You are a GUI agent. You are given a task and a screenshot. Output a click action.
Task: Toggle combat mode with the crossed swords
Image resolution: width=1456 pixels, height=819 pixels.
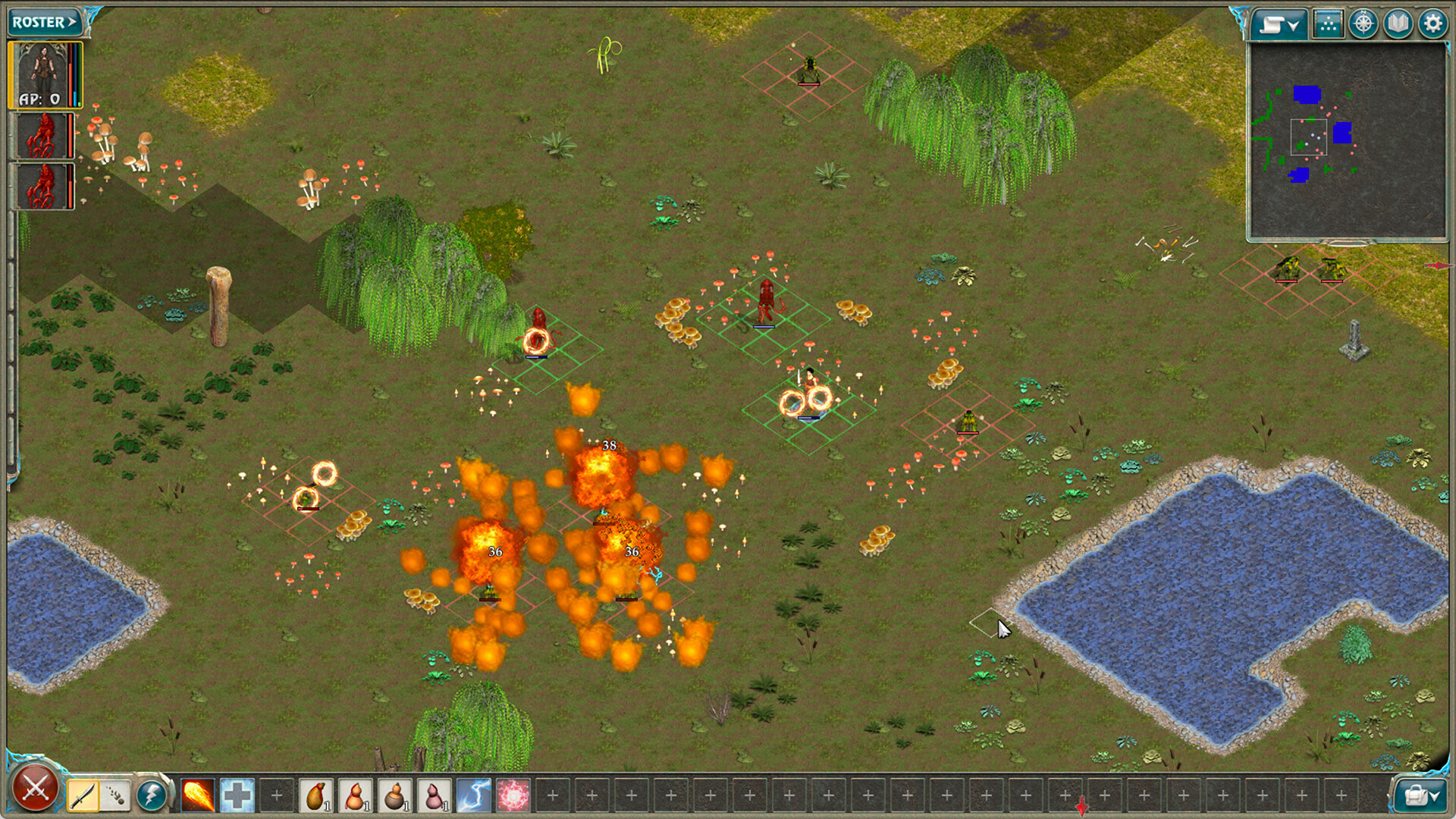tap(32, 793)
